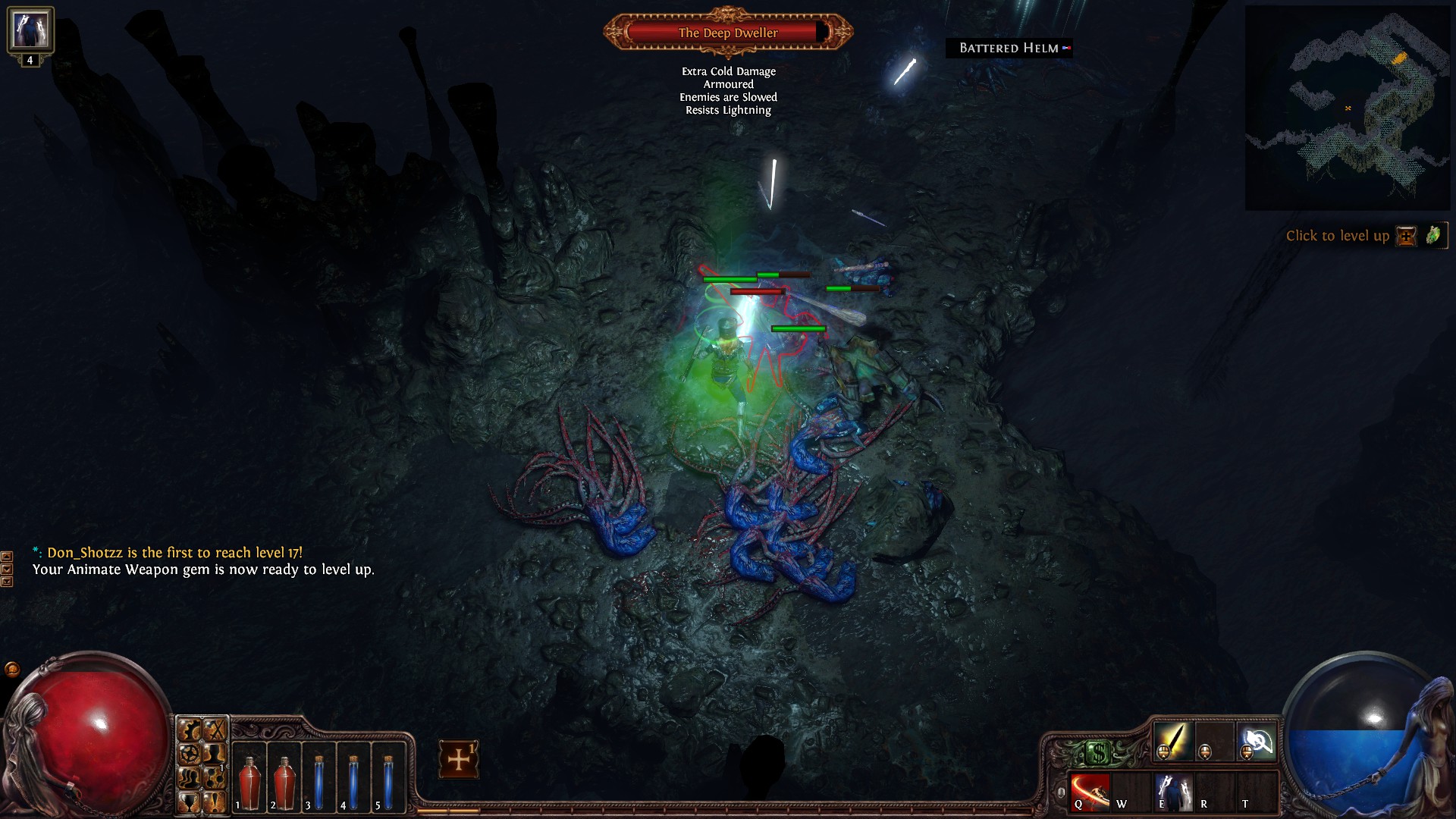The height and width of the screenshot is (819, 1456).
Task: Open the exclamation mark menu icon
Action: (215, 802)
